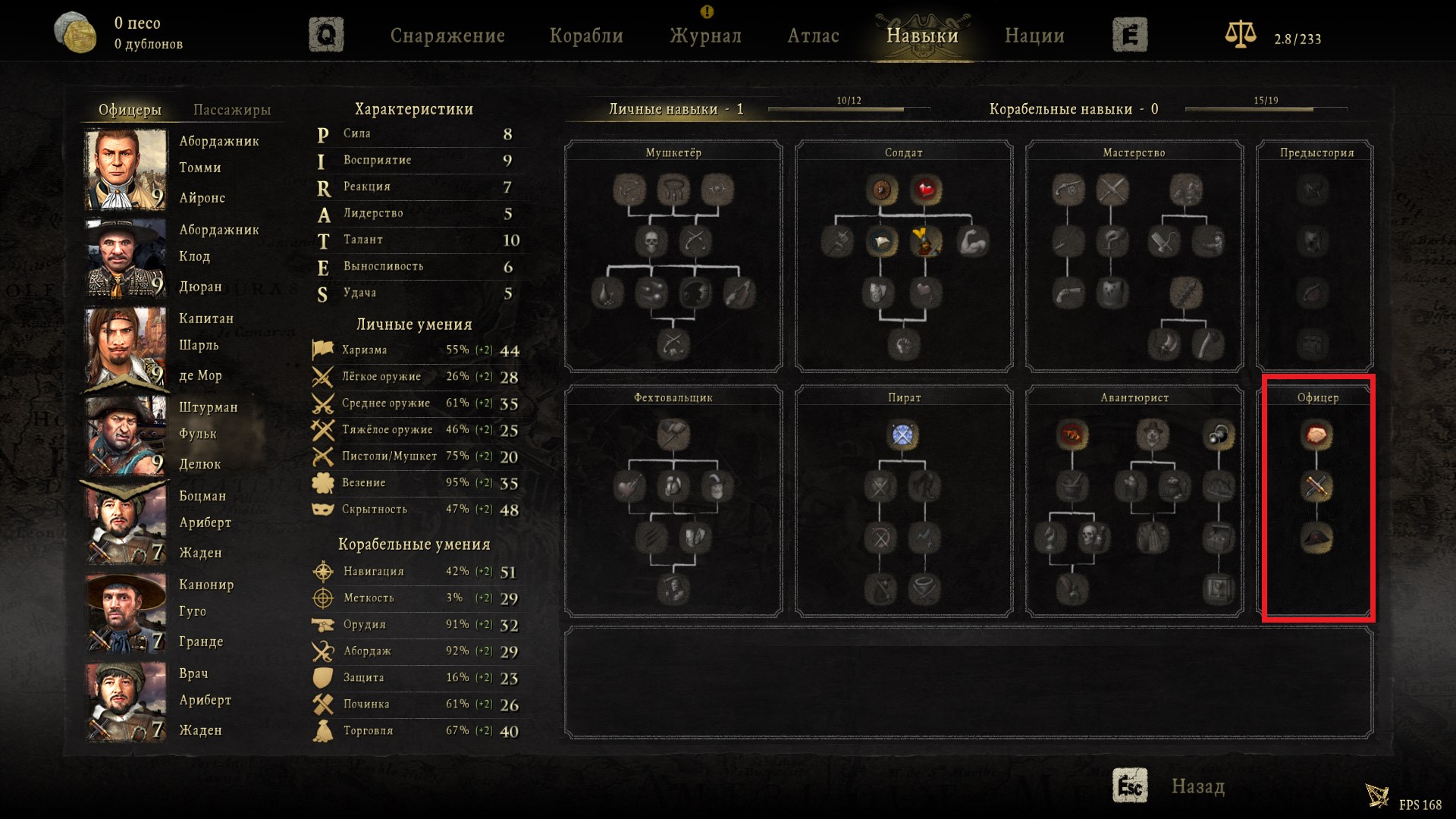Select the crossed swords perk in Офицер
The image size is (1456, 819).
(x=1316, y=486)
